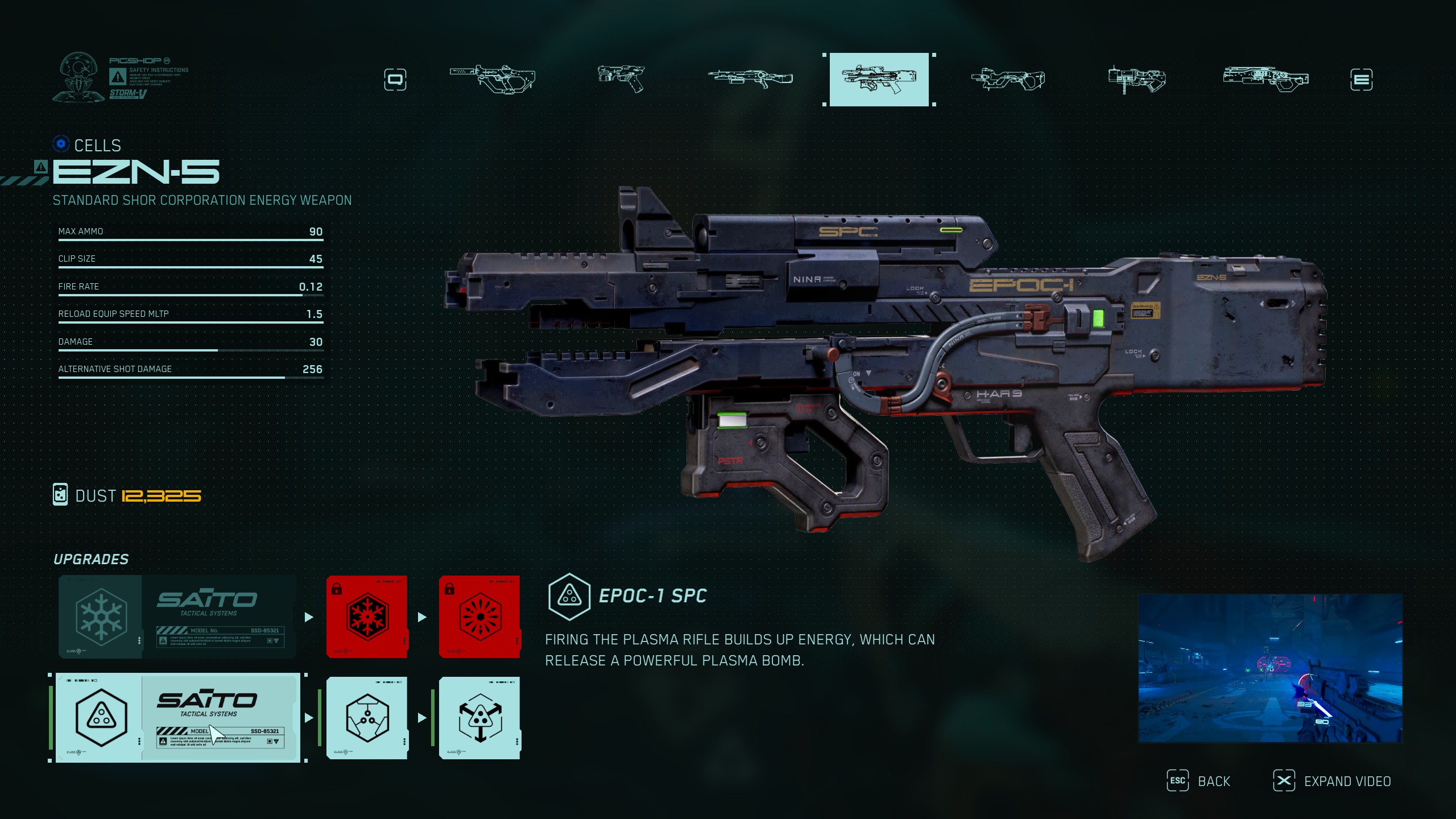The width and height of the screenshot is (1456, 819).
Task: Open the plasma rifle preview video thumbnail
Action: [x=1270, y=668]
